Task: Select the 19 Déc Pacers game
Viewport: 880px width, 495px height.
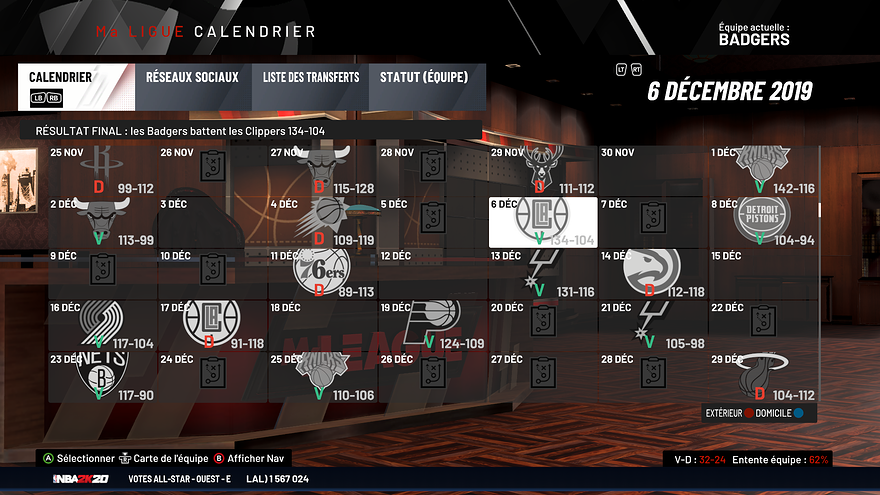Action: [432, 324]
